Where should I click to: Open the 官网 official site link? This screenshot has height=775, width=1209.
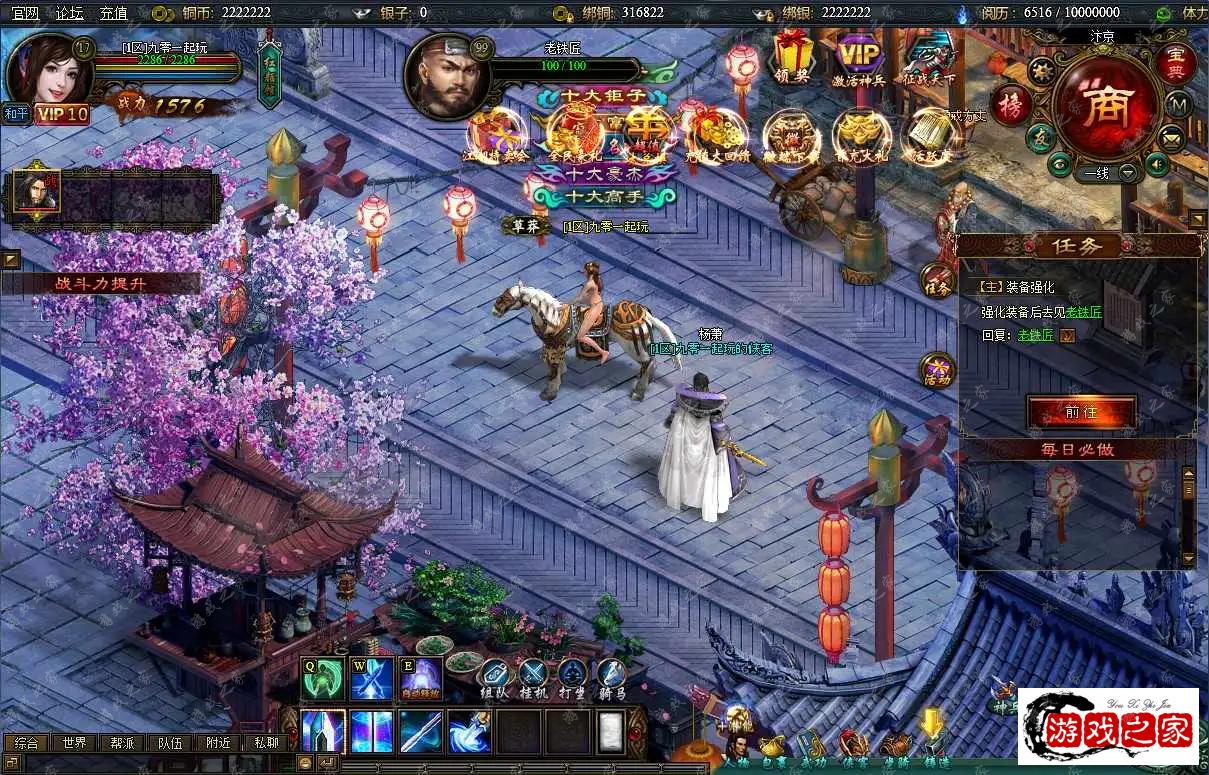(25, 13)
